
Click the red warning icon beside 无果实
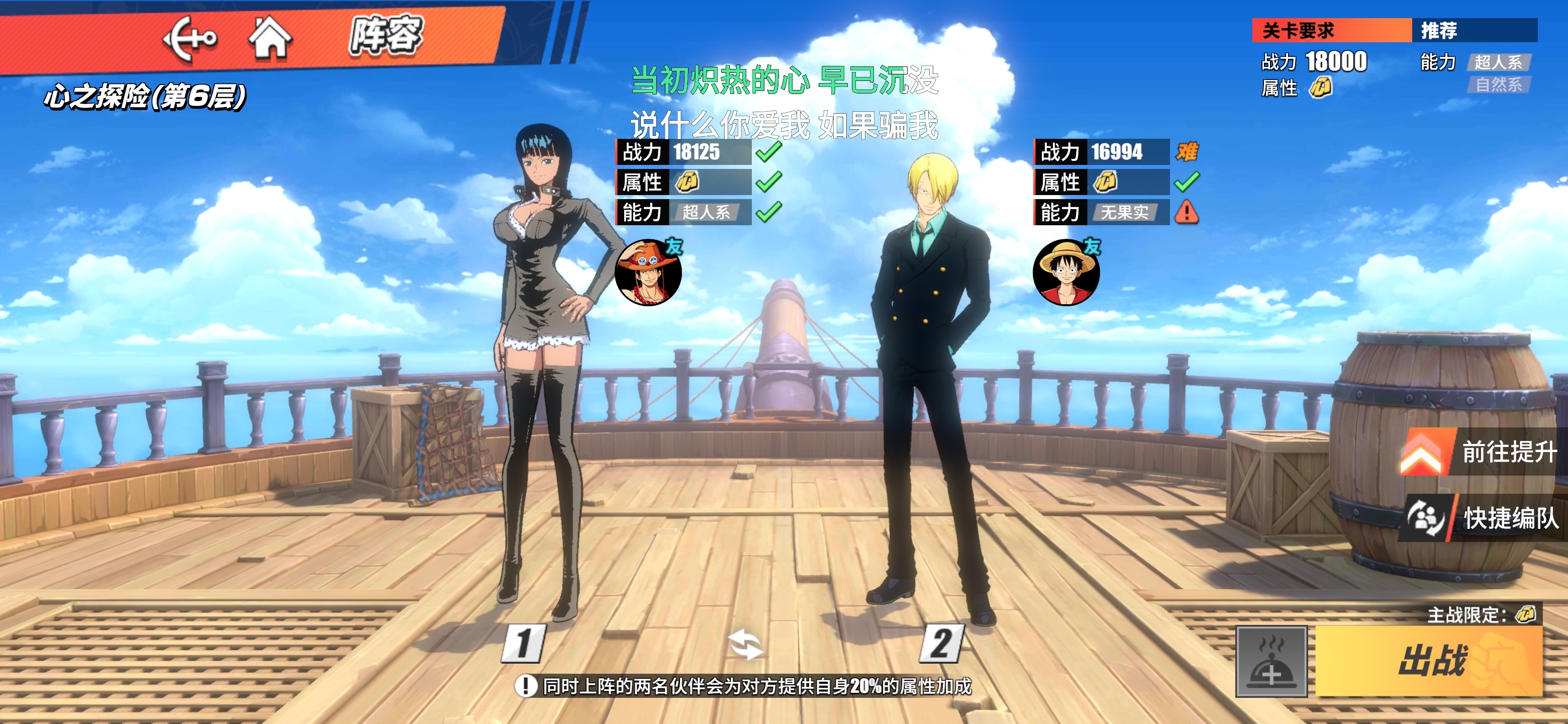[x=1187, y=213]
